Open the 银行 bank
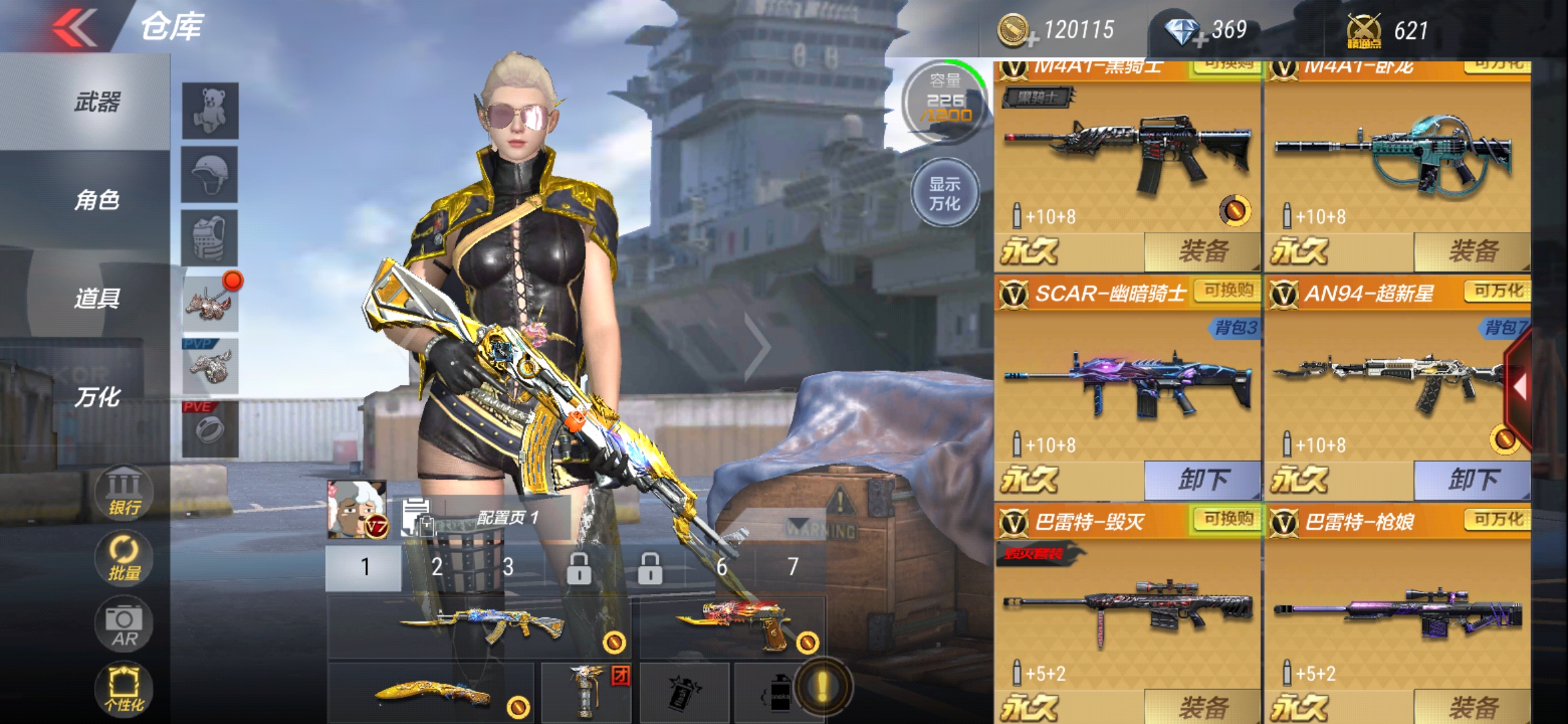The width and height of the screenshot is (1568, 724). click(124, 493)
